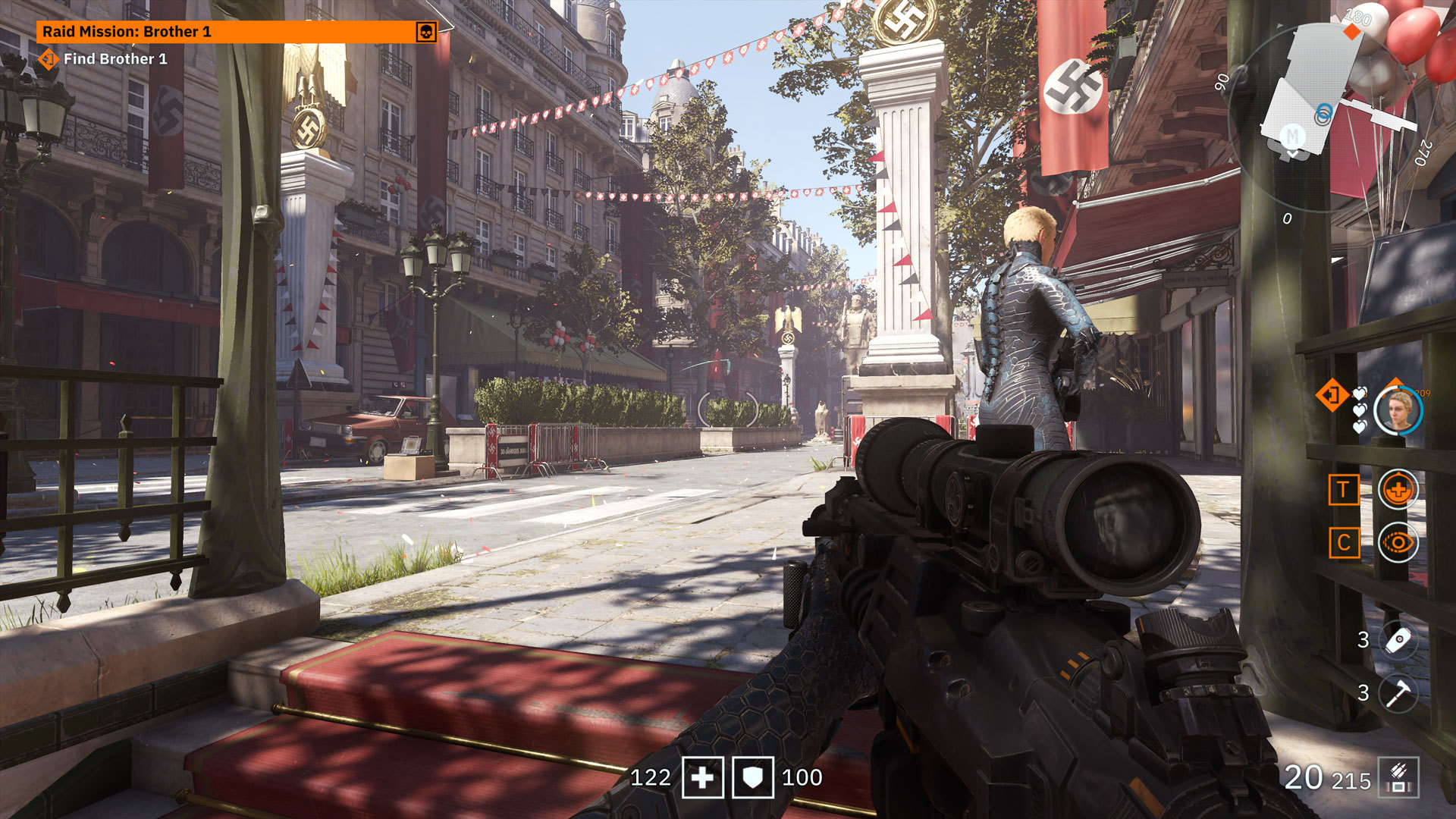Click the skull icon on the mission banner
Viewport: 1456px width, 819px height.
[x=427, y=33]
